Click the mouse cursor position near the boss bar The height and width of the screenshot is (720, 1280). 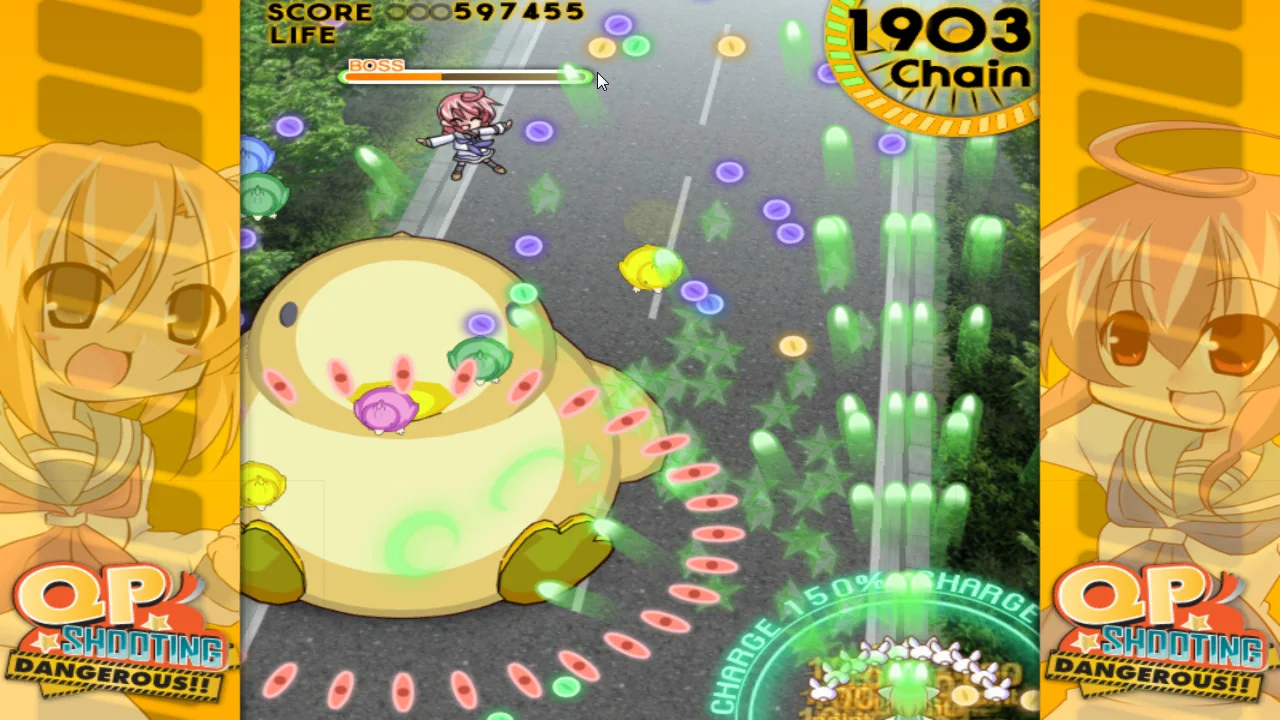(600, 80)
